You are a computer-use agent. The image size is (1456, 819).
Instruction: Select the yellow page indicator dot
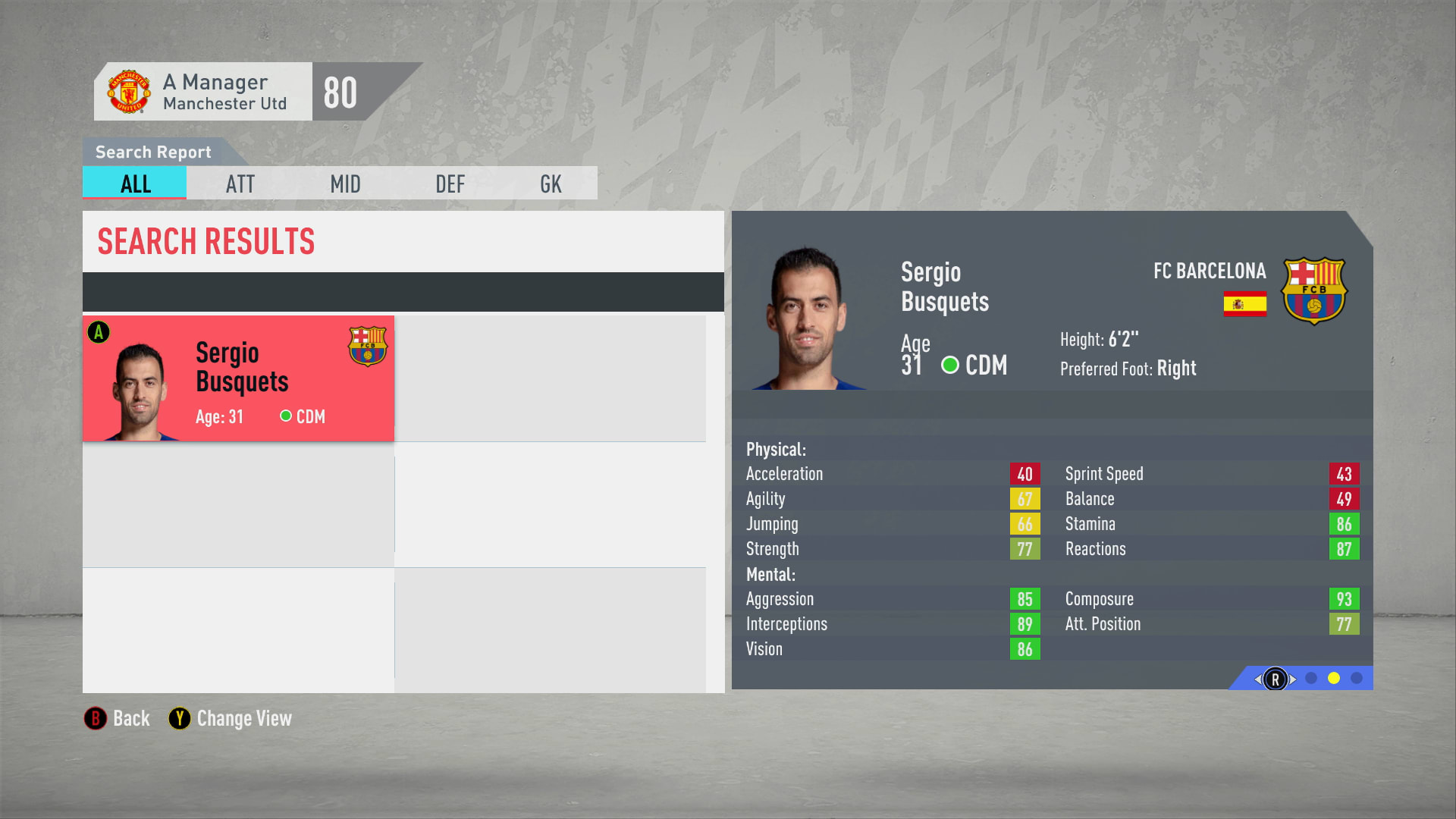(x=1334, y=677)
